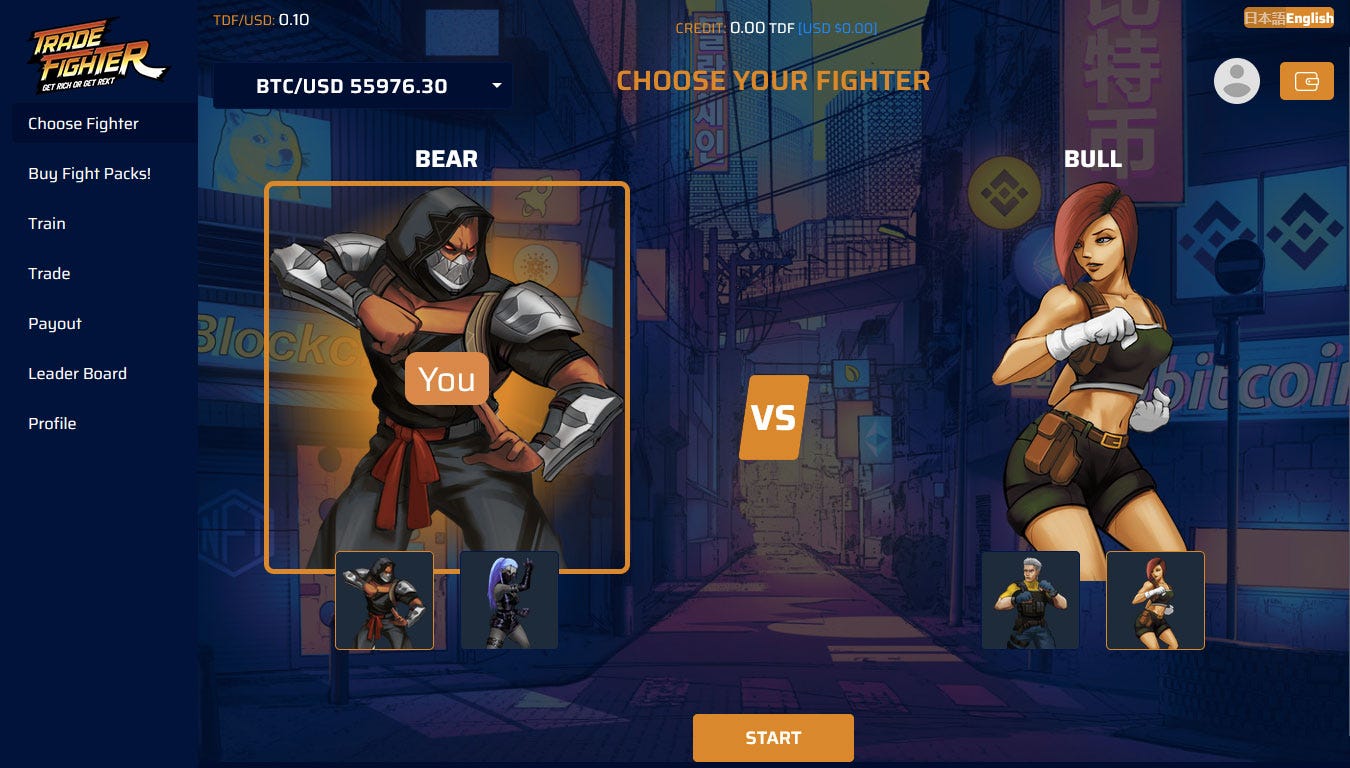Select Trade in the sidebar

point(49,274)
